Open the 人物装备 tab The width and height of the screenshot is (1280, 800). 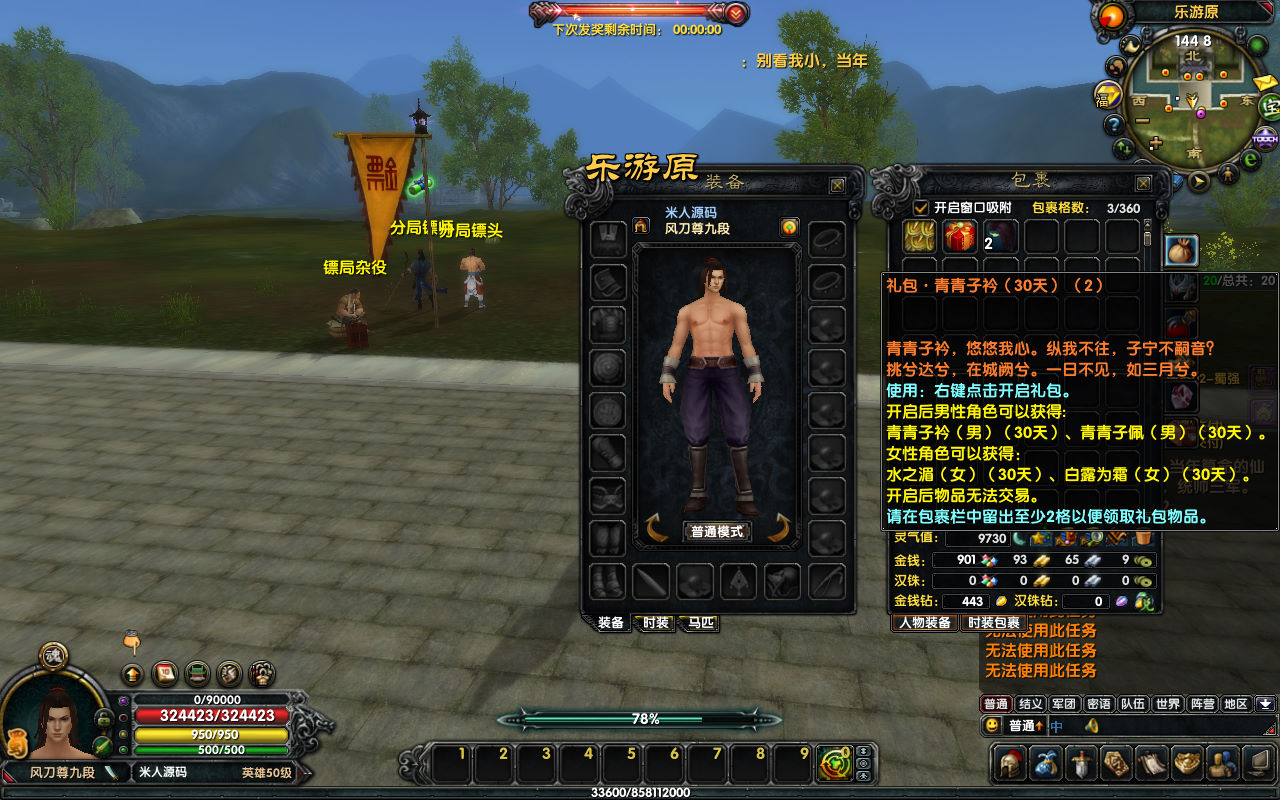pos(924,623)
